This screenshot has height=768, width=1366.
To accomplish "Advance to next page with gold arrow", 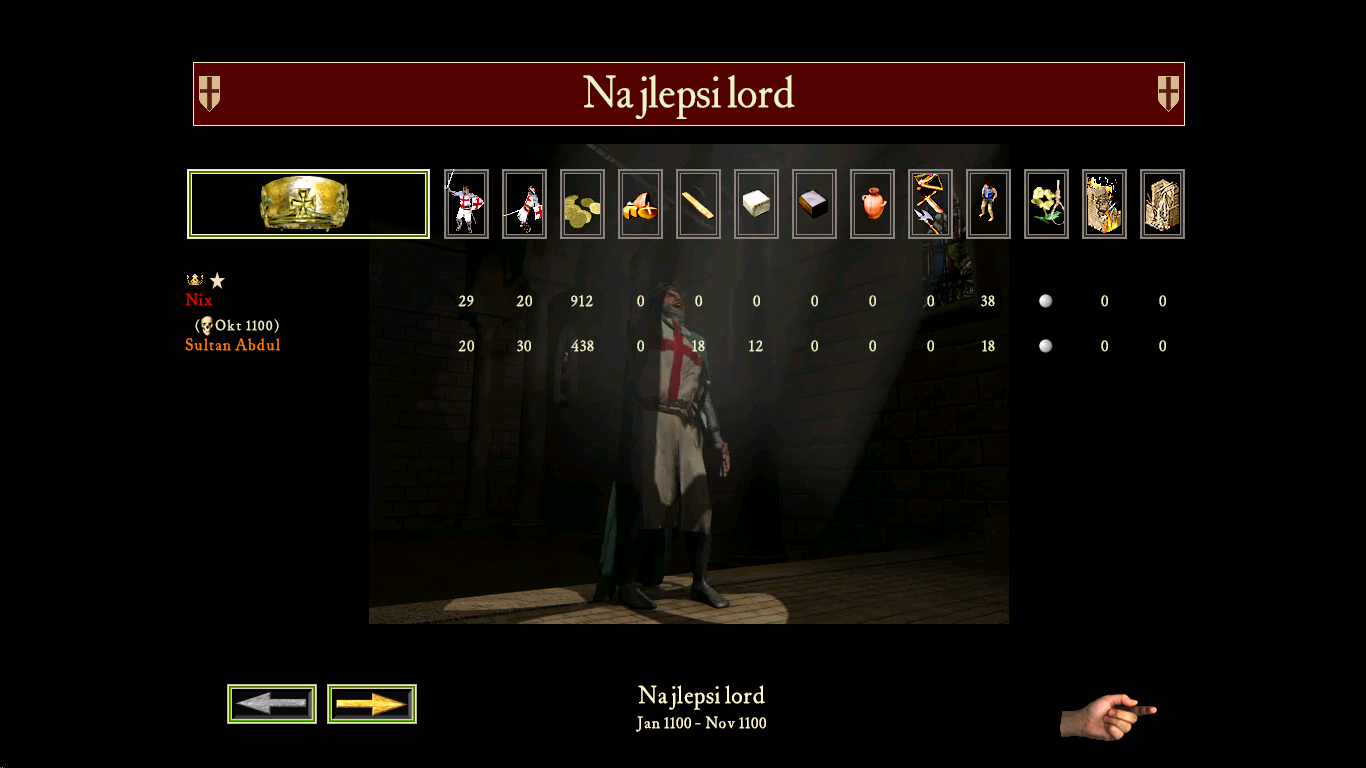I will (372, 704).
